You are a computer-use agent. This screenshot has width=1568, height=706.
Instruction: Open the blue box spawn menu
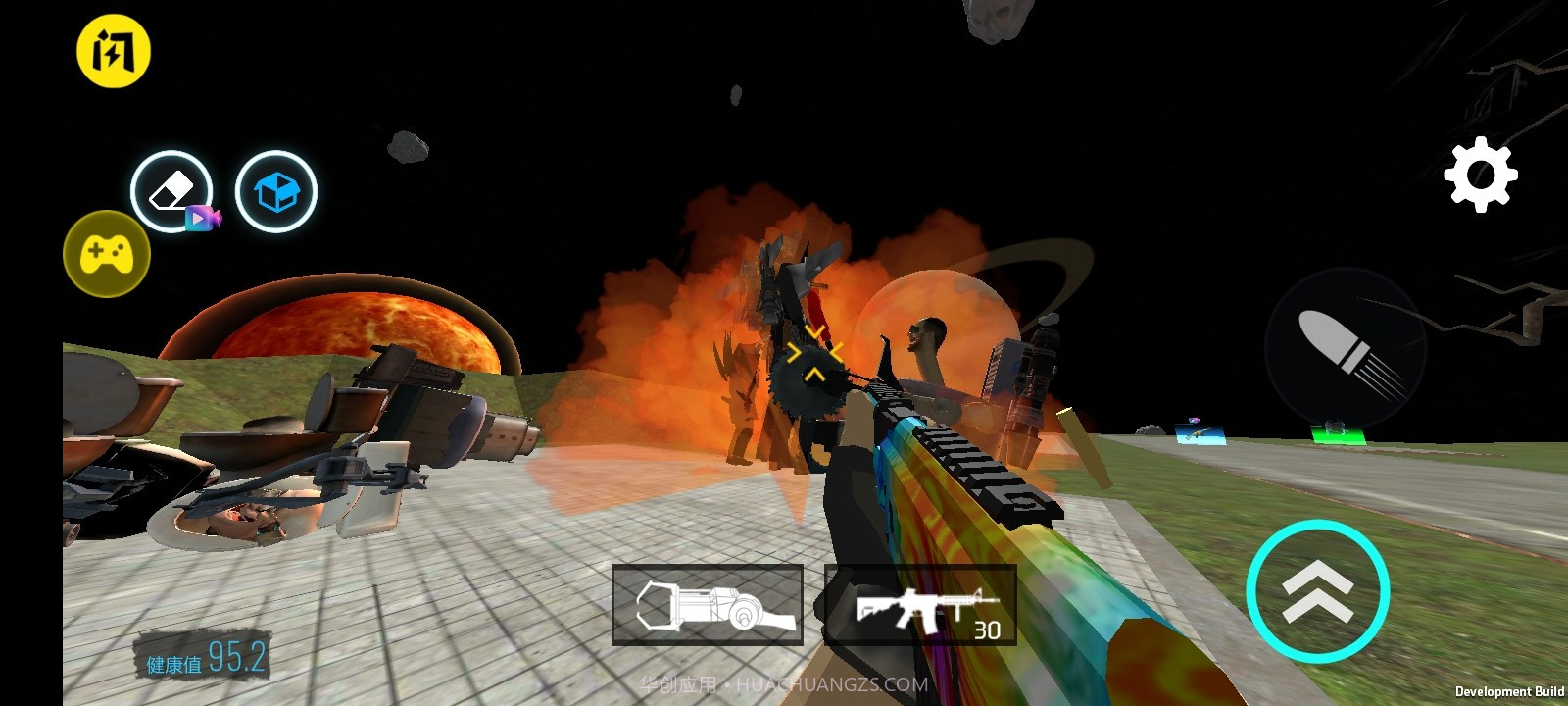point(276,191)
